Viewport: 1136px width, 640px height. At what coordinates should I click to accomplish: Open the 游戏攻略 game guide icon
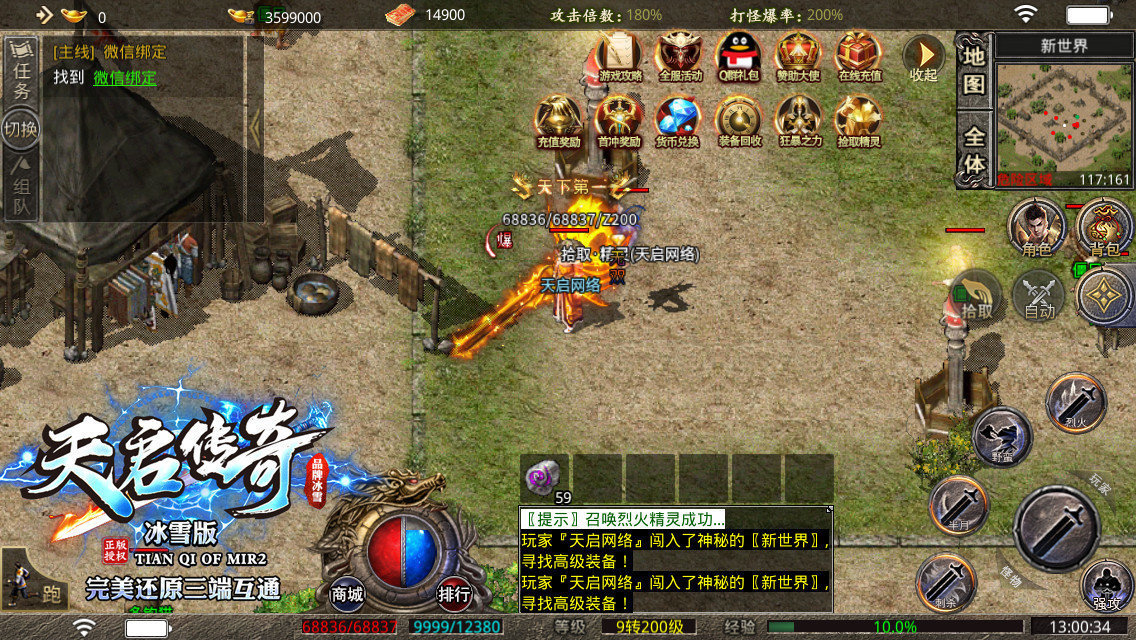[620, 57]
